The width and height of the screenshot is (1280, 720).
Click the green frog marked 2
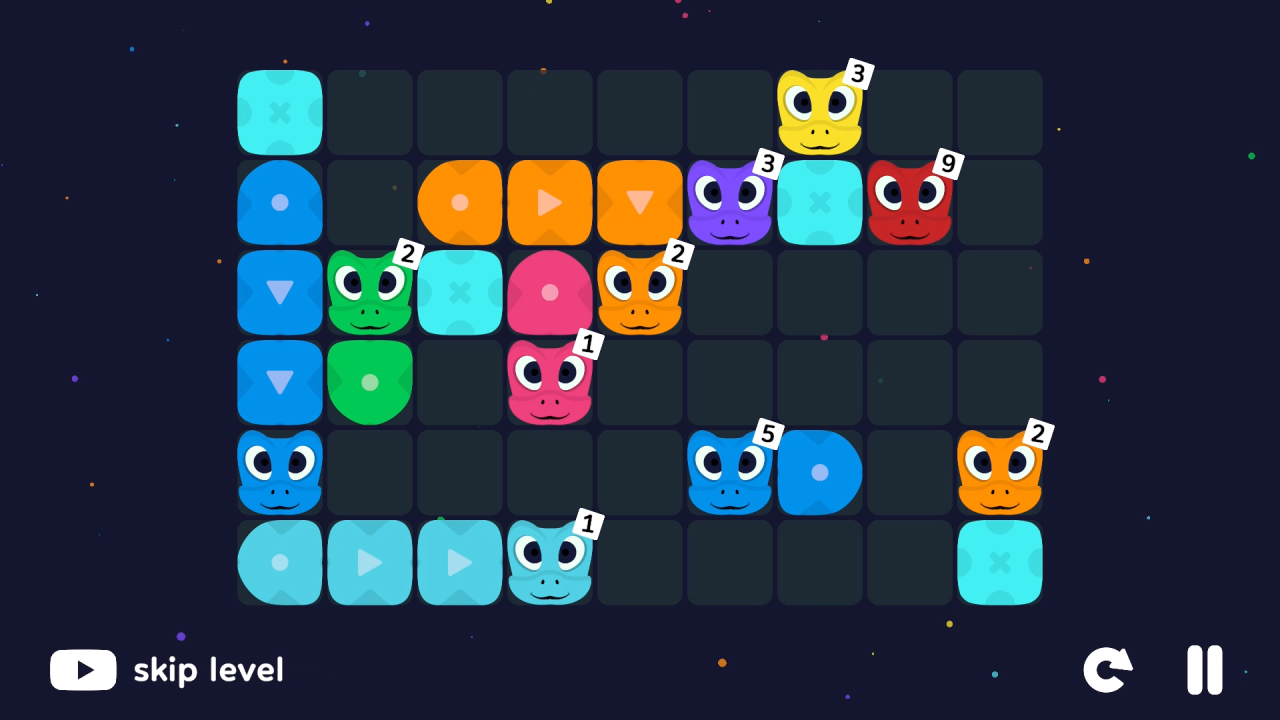click(x=370, y=293)
